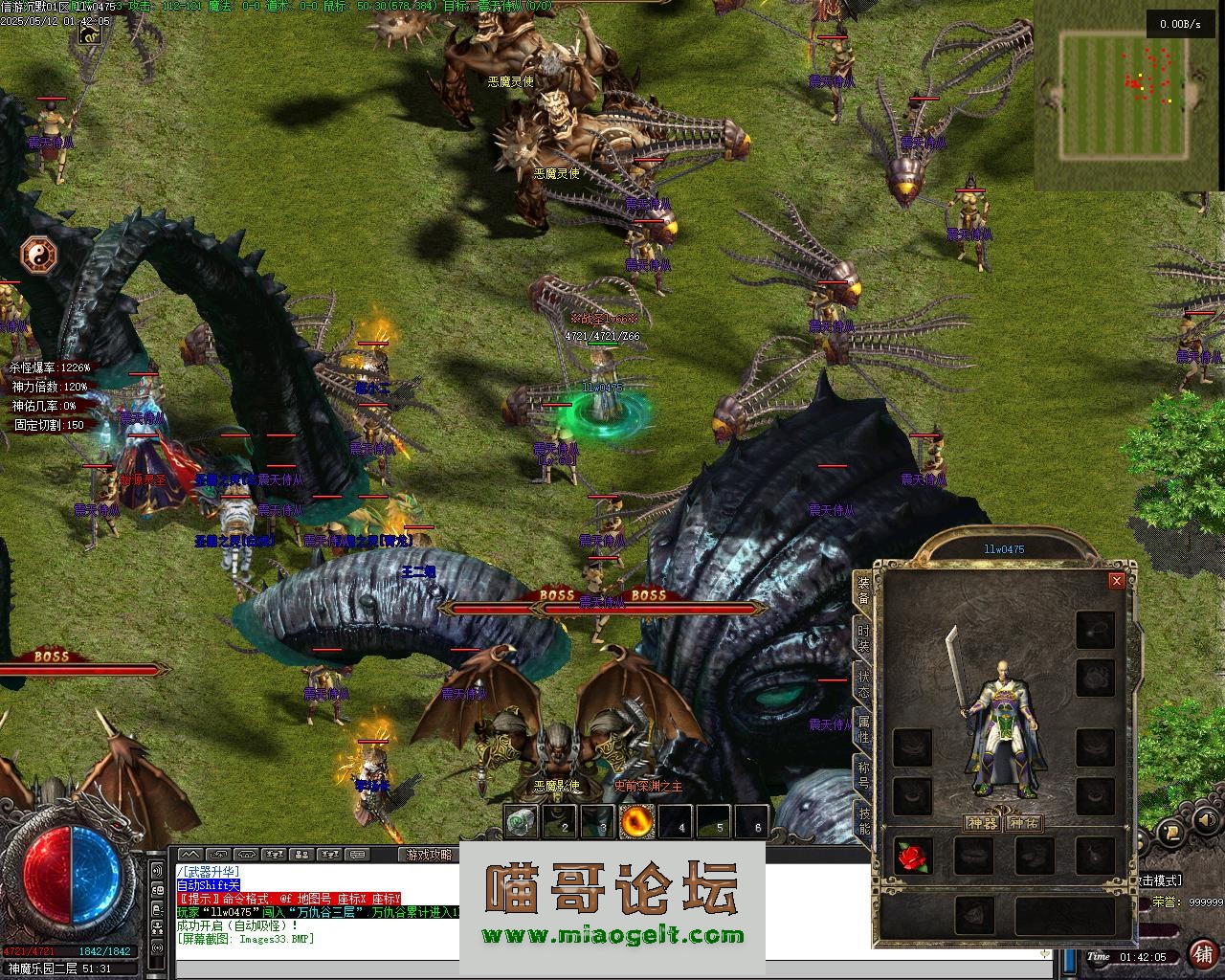Click the house icon below the server name

(91, 35)
